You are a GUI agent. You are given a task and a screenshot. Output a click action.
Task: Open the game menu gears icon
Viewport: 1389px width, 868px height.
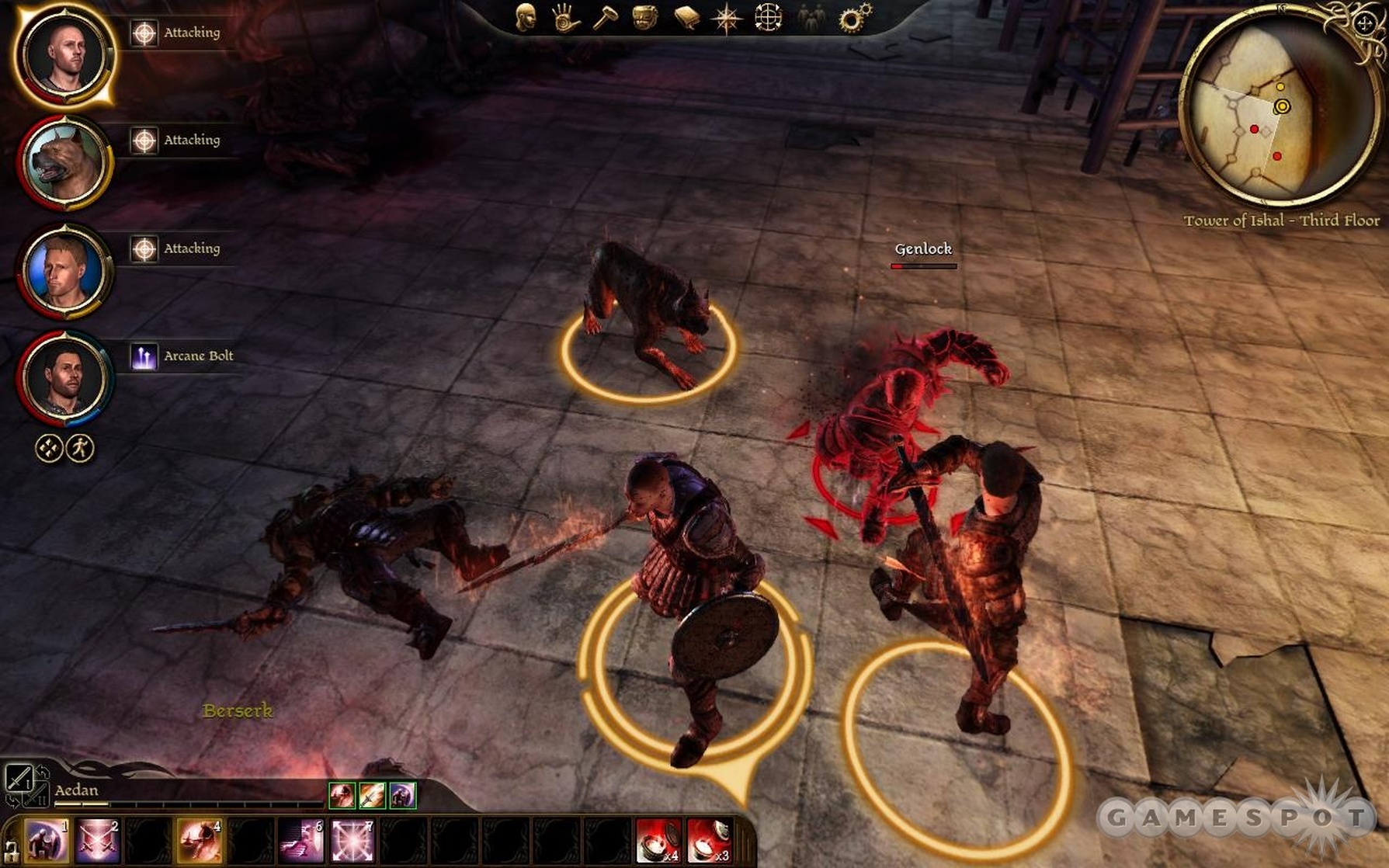pos(854,18)
